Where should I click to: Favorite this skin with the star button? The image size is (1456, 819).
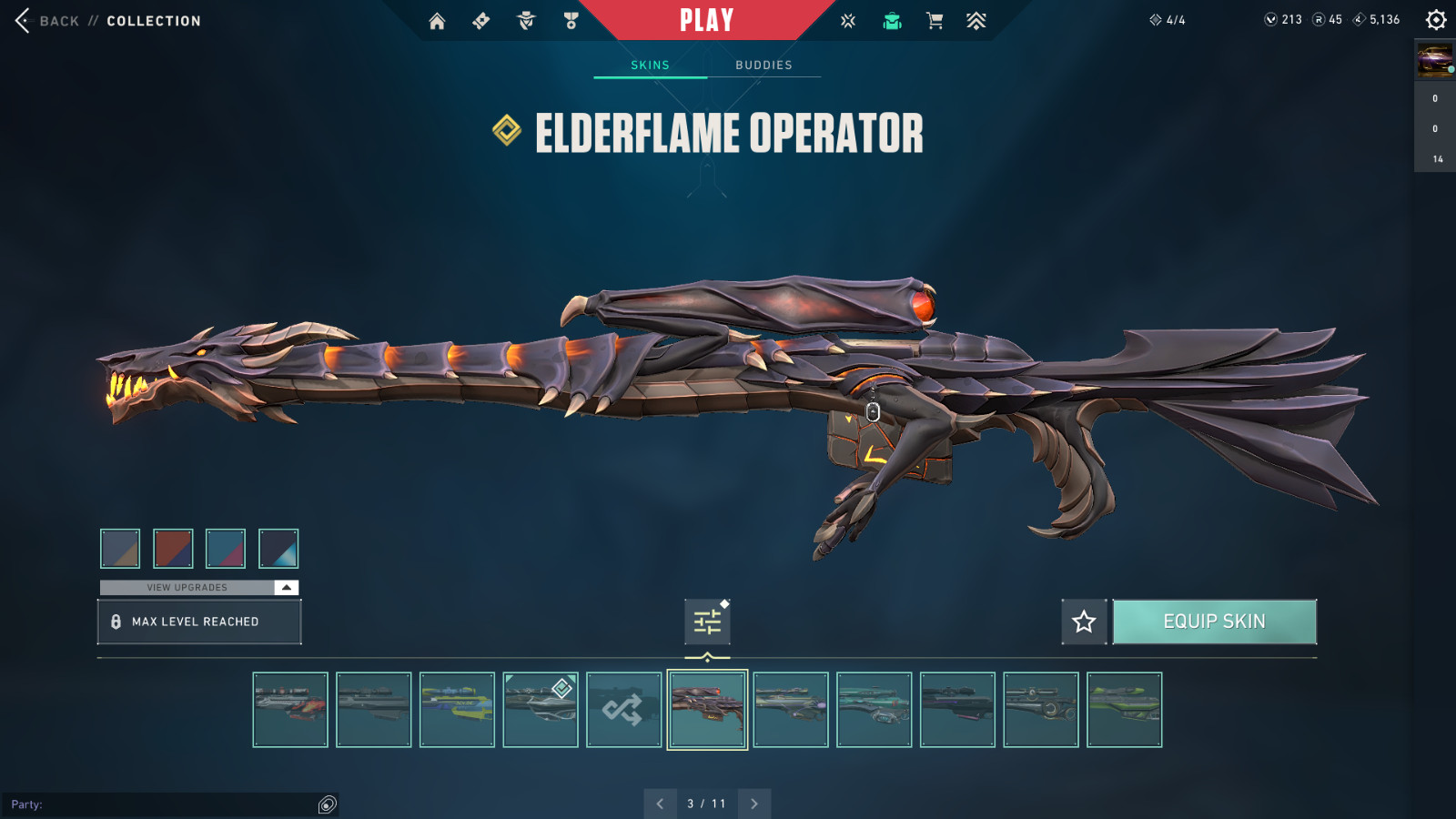[1084, 622]
